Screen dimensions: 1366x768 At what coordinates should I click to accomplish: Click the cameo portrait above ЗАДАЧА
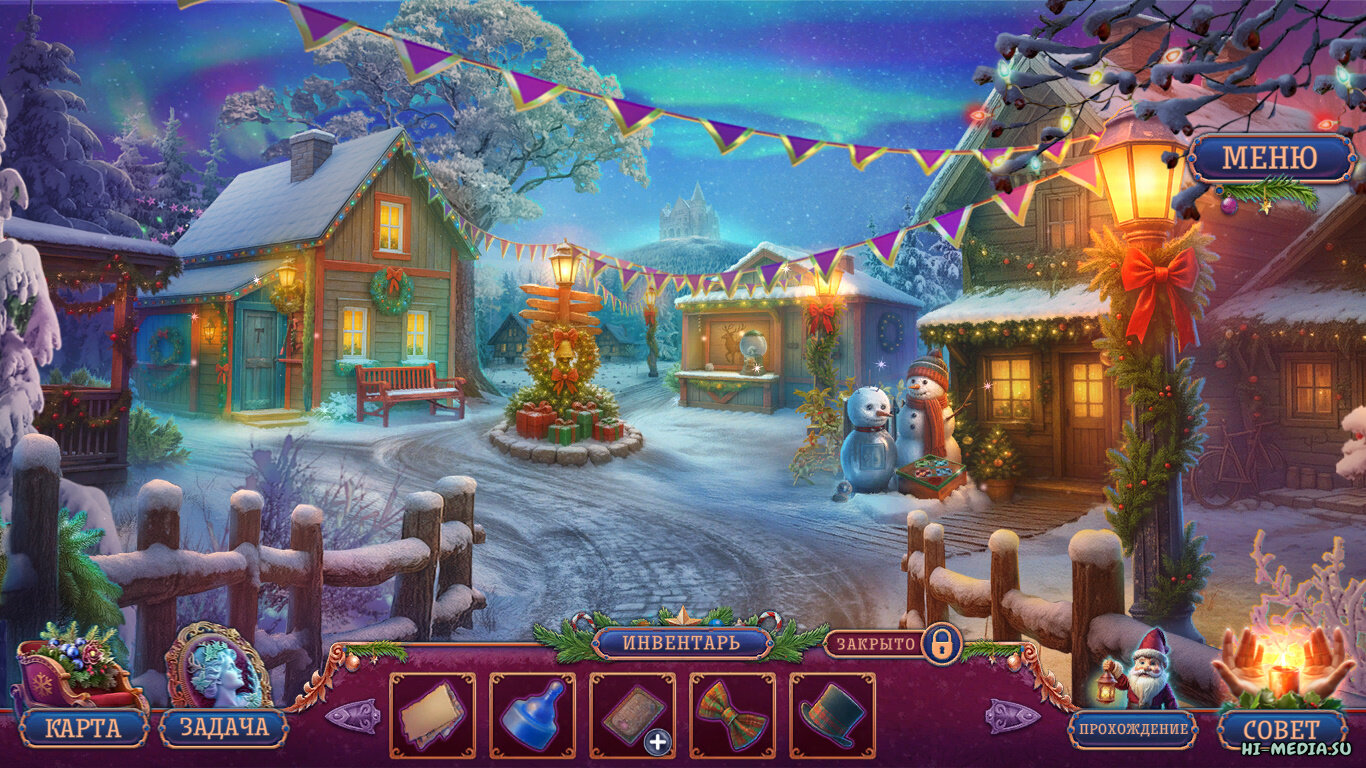coord(216,666)
